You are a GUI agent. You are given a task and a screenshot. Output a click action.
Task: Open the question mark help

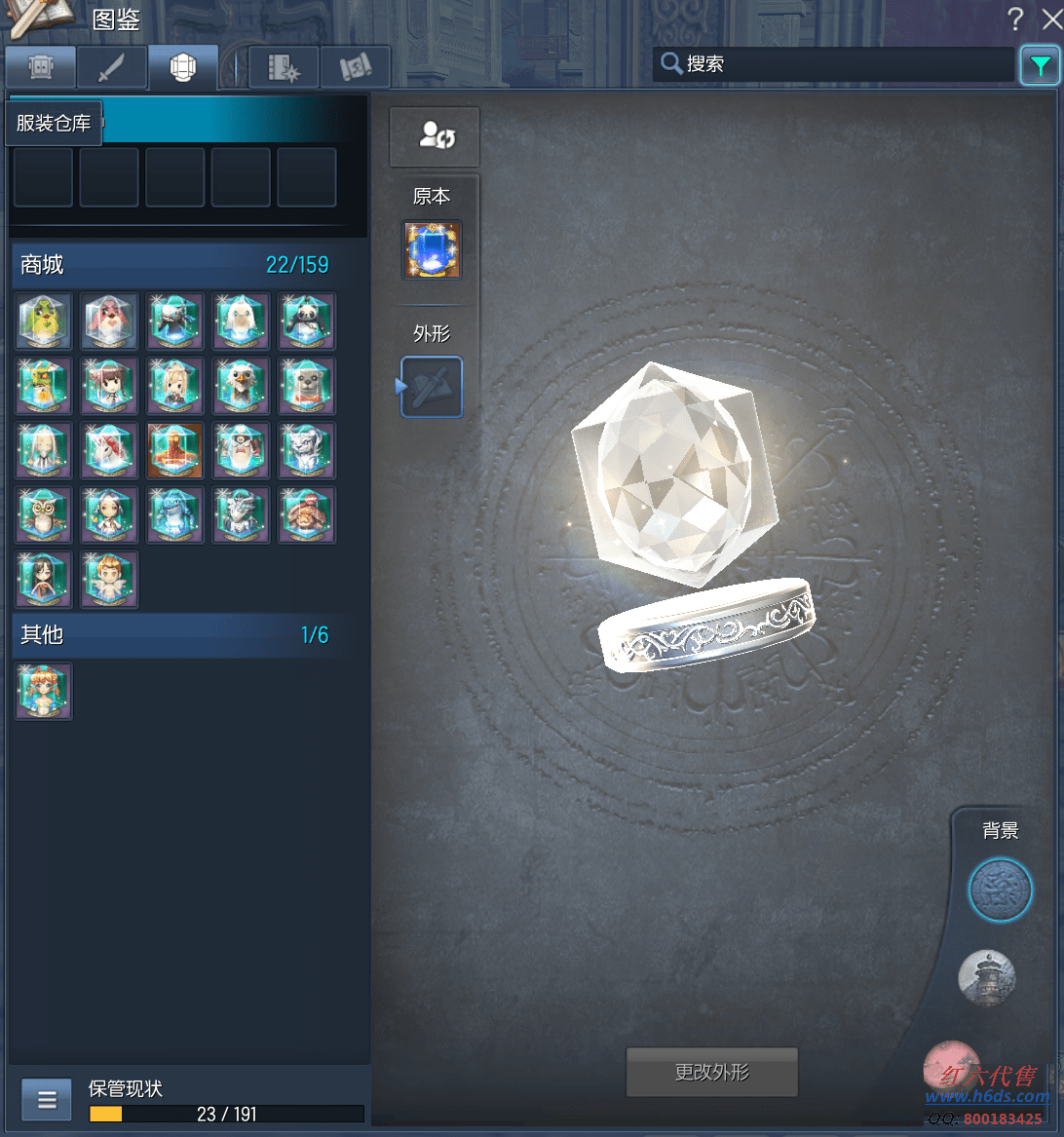click(x=1015, y=19)
